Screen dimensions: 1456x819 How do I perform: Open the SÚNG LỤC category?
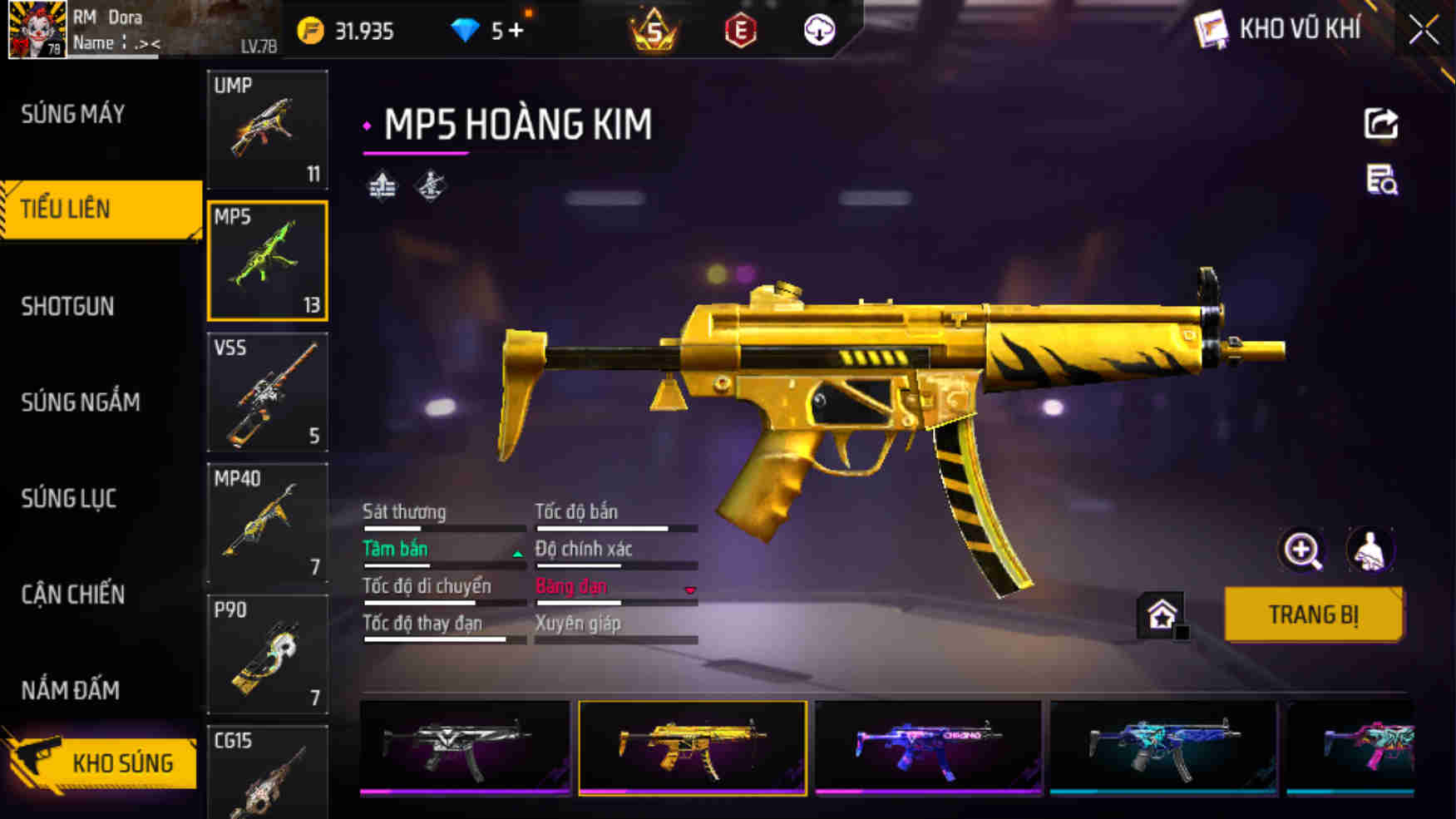pyautogui.click(x=69, y=498)
